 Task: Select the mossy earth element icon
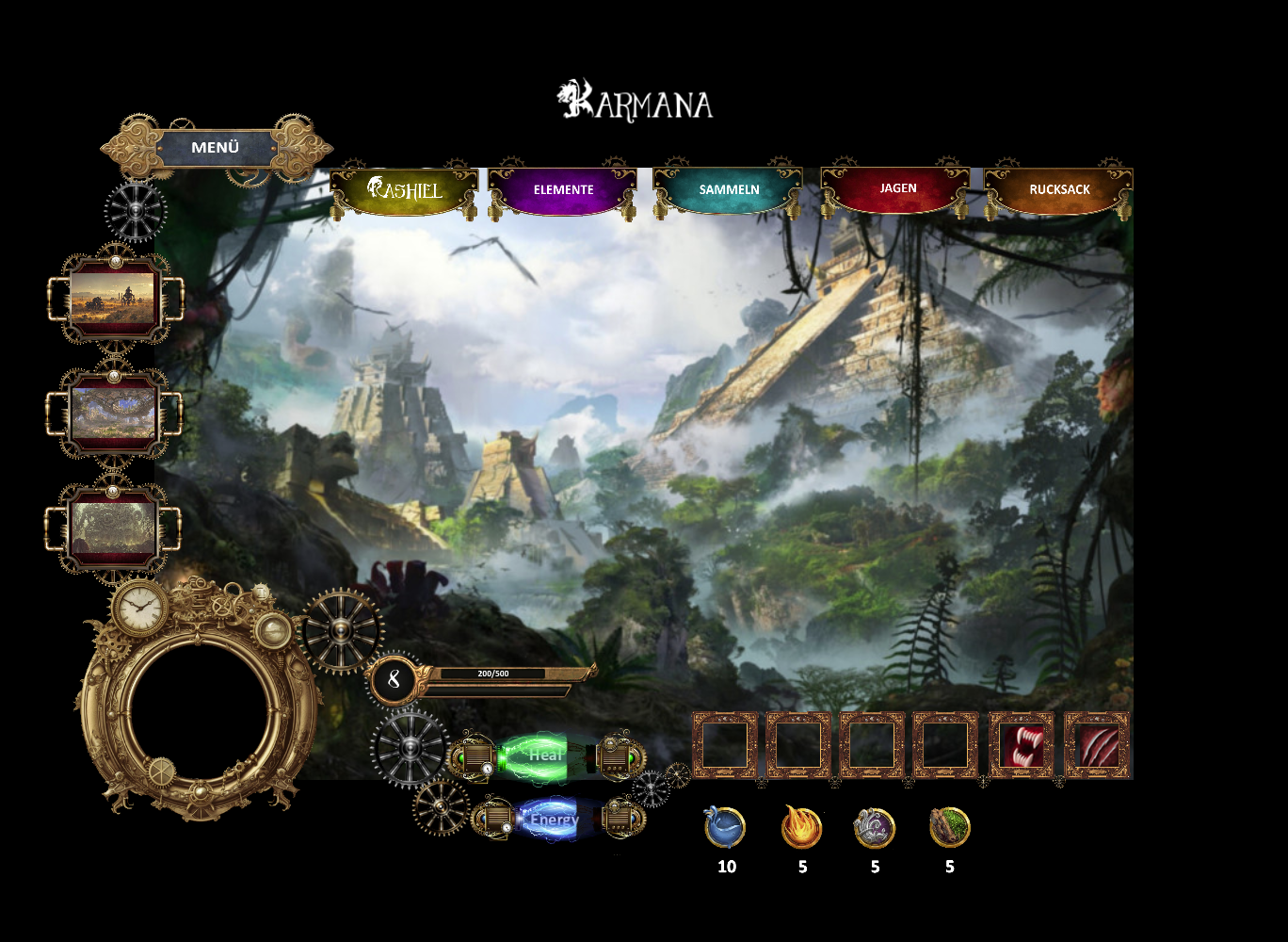point(949,827)
